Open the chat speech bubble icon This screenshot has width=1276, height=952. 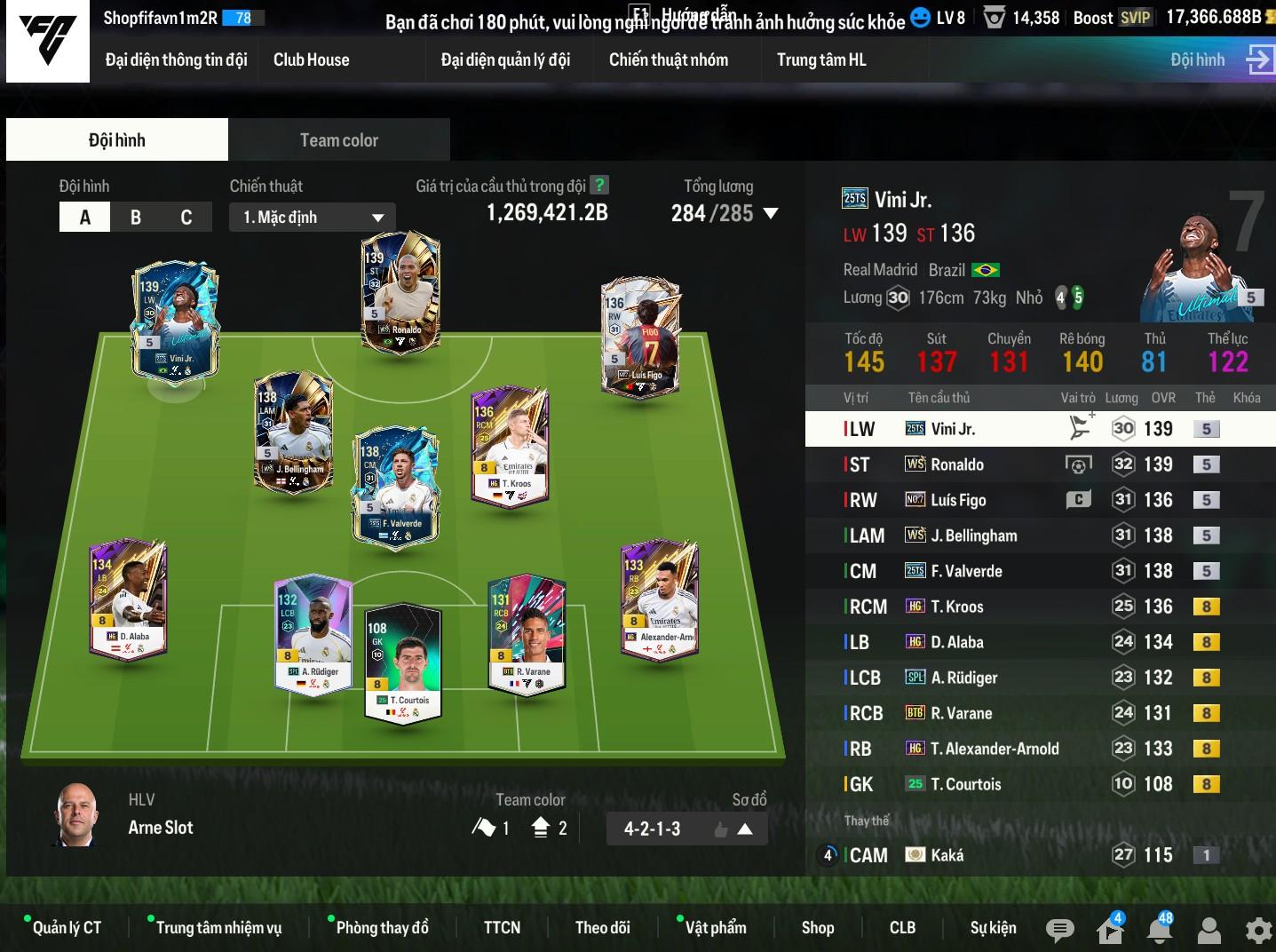[1059, 930]
